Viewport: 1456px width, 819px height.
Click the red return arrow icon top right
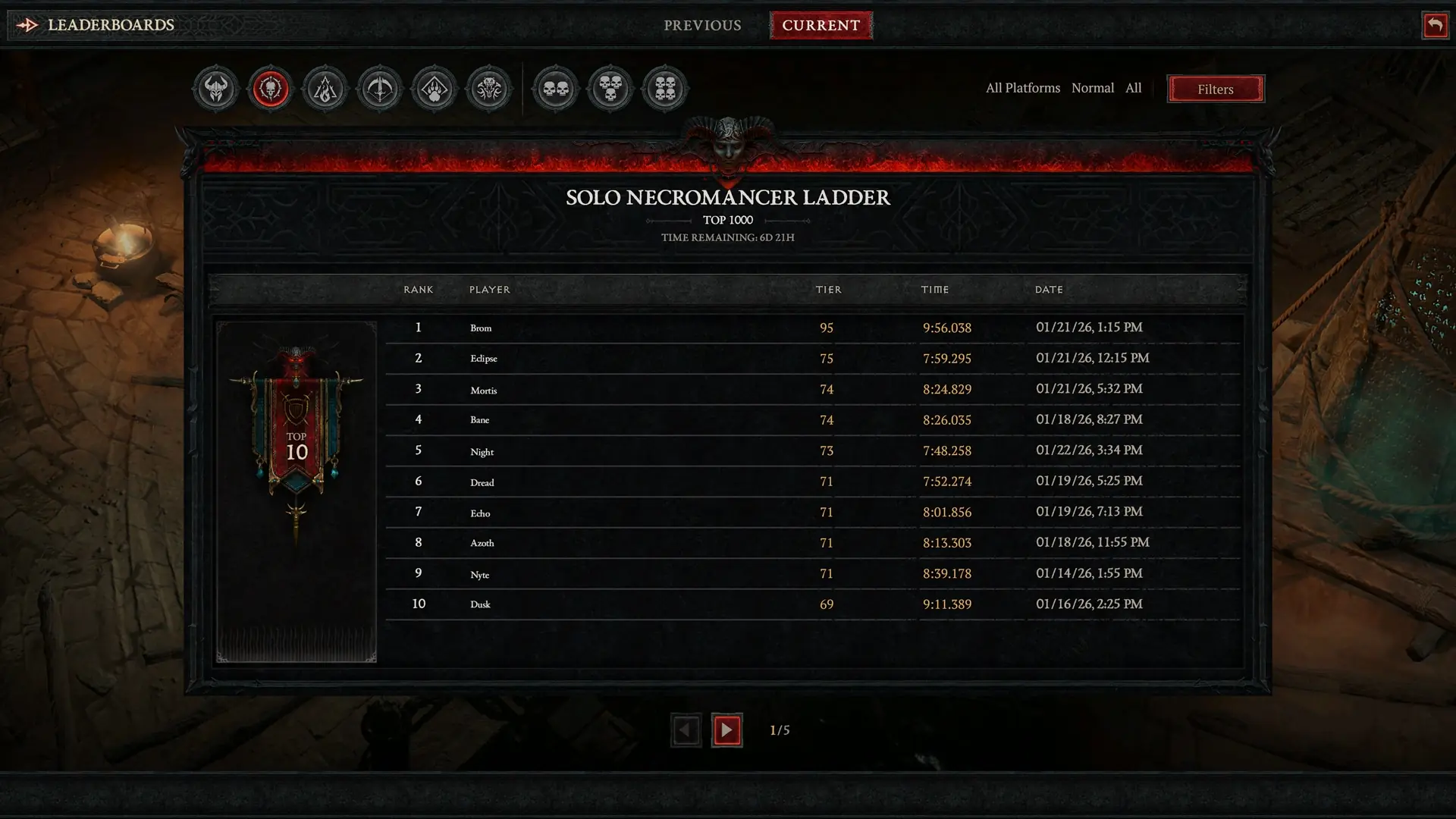[1435, 25]
